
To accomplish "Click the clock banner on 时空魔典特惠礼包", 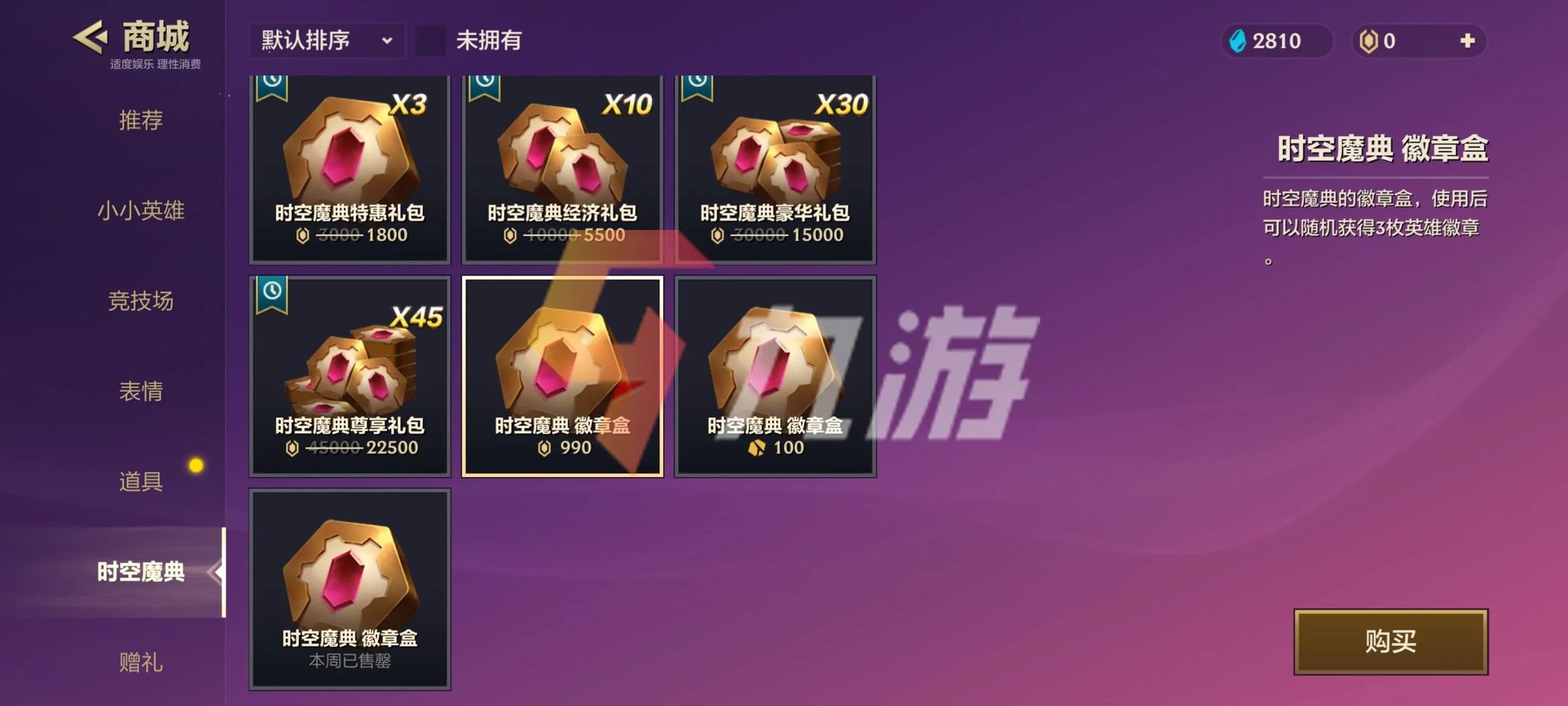I will (272, 88).
